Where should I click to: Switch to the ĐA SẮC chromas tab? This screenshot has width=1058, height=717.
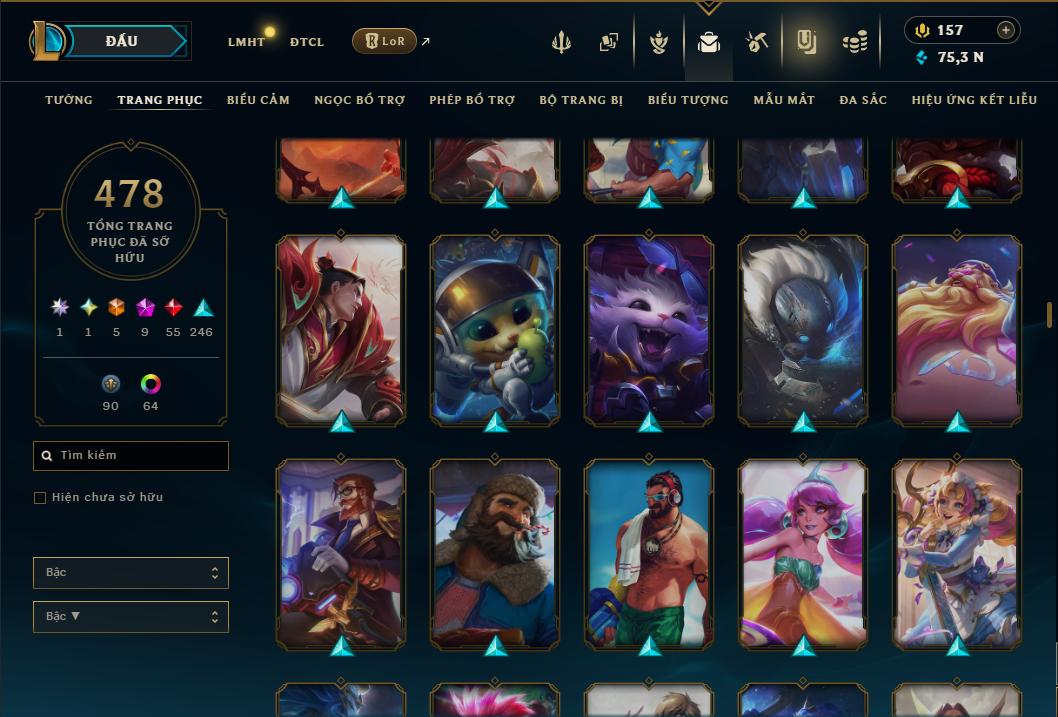(x=863, y=100)
